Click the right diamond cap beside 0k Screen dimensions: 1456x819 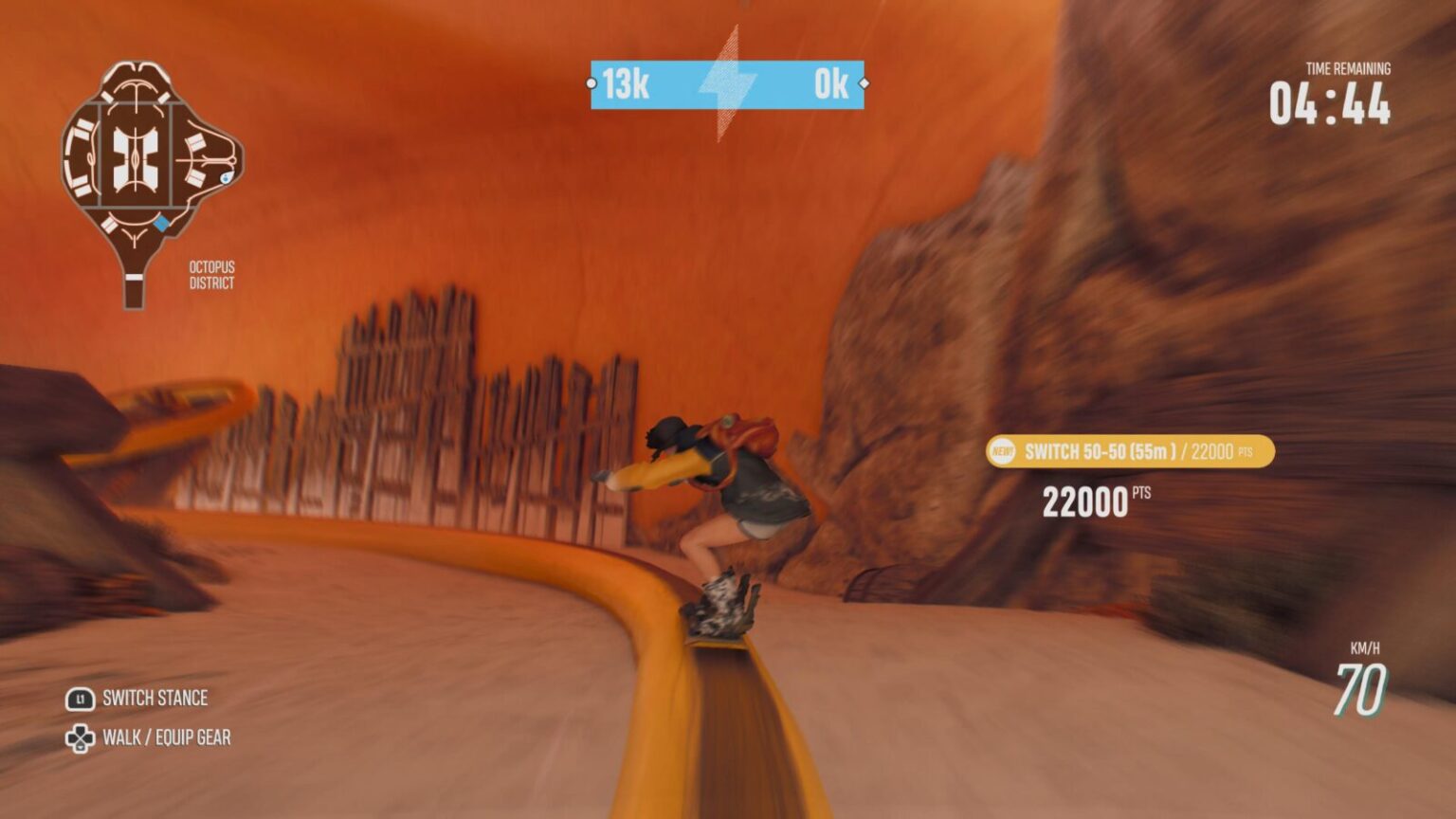(865, 83)
